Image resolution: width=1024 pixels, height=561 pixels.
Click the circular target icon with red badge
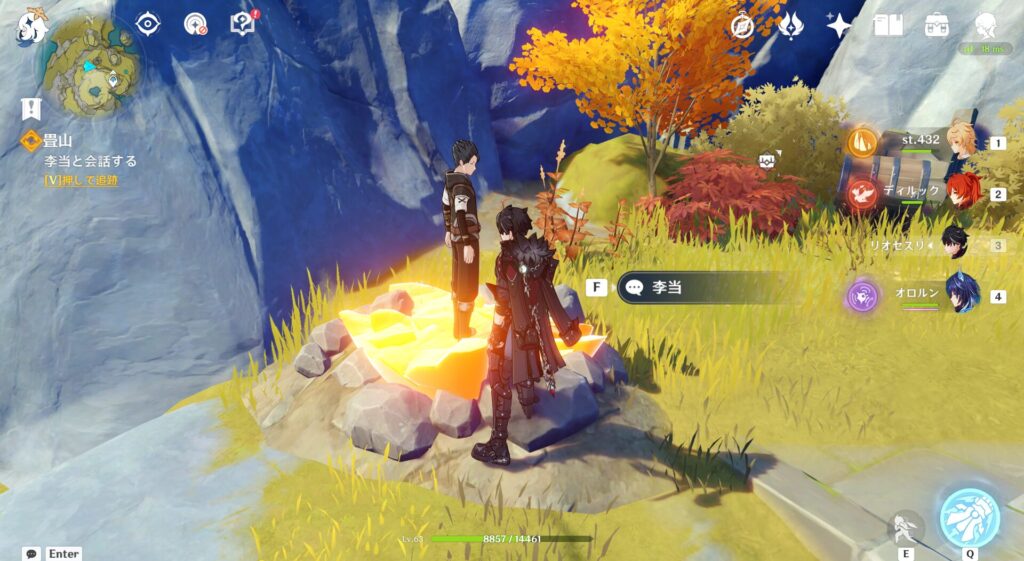pyautogui.click(x=196, y=24)
